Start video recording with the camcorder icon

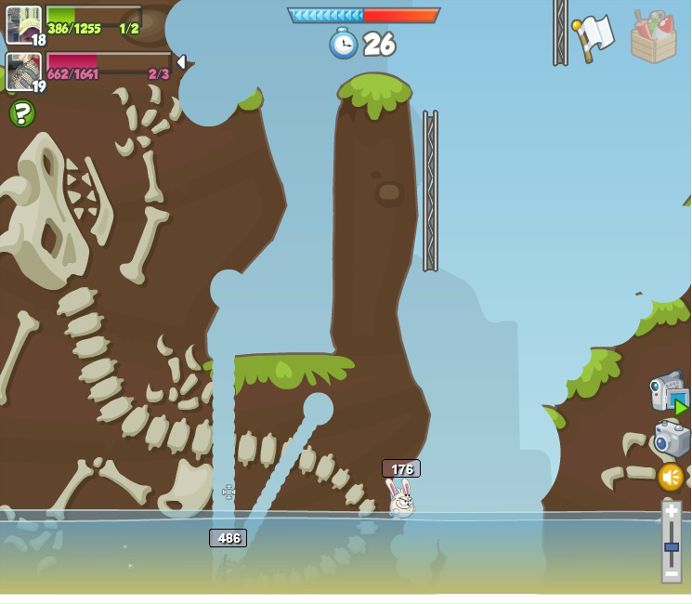tap(668, 392)
